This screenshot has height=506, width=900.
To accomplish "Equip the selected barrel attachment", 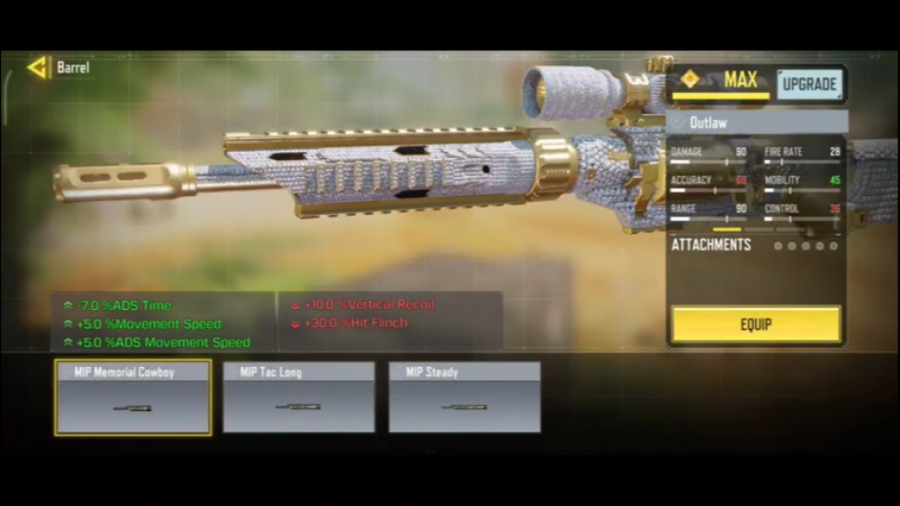I will tap(755, 325).
